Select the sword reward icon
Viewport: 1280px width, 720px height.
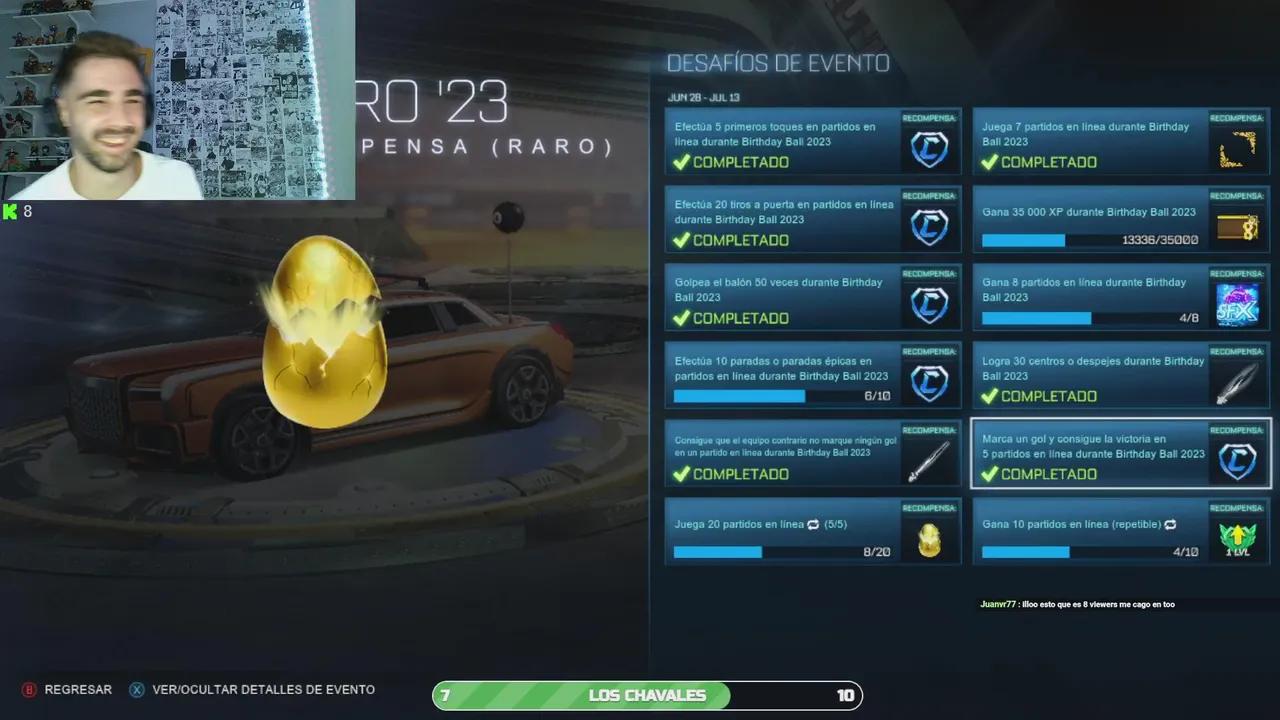pos(929,460)
